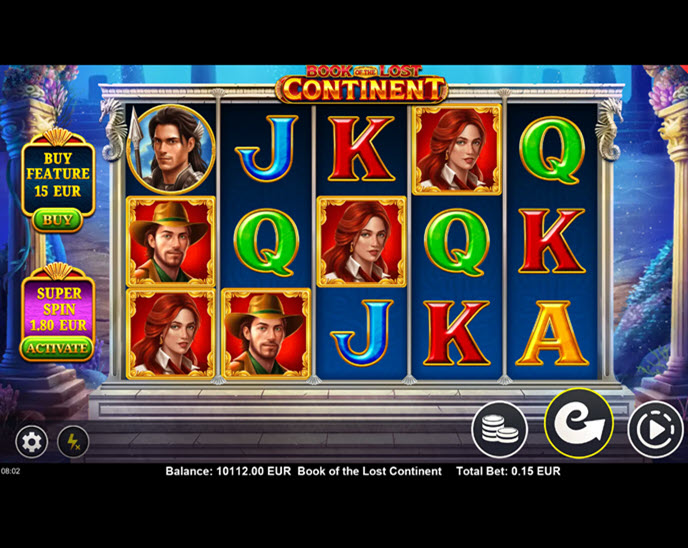
Task: Start autoplay with the play icon button
Action: coord(655,430)
